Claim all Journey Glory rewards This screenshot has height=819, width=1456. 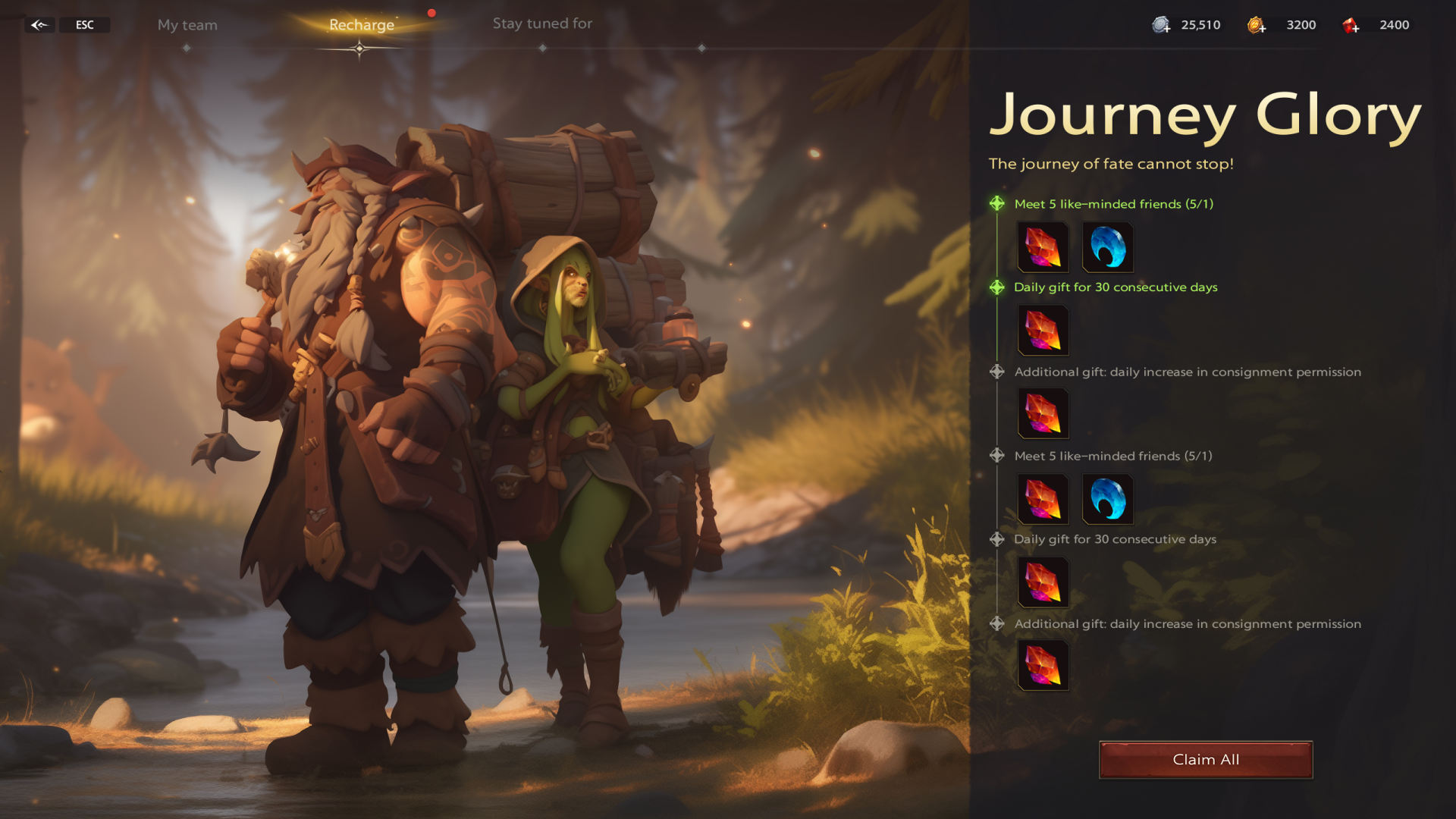tap(1206, 760)
